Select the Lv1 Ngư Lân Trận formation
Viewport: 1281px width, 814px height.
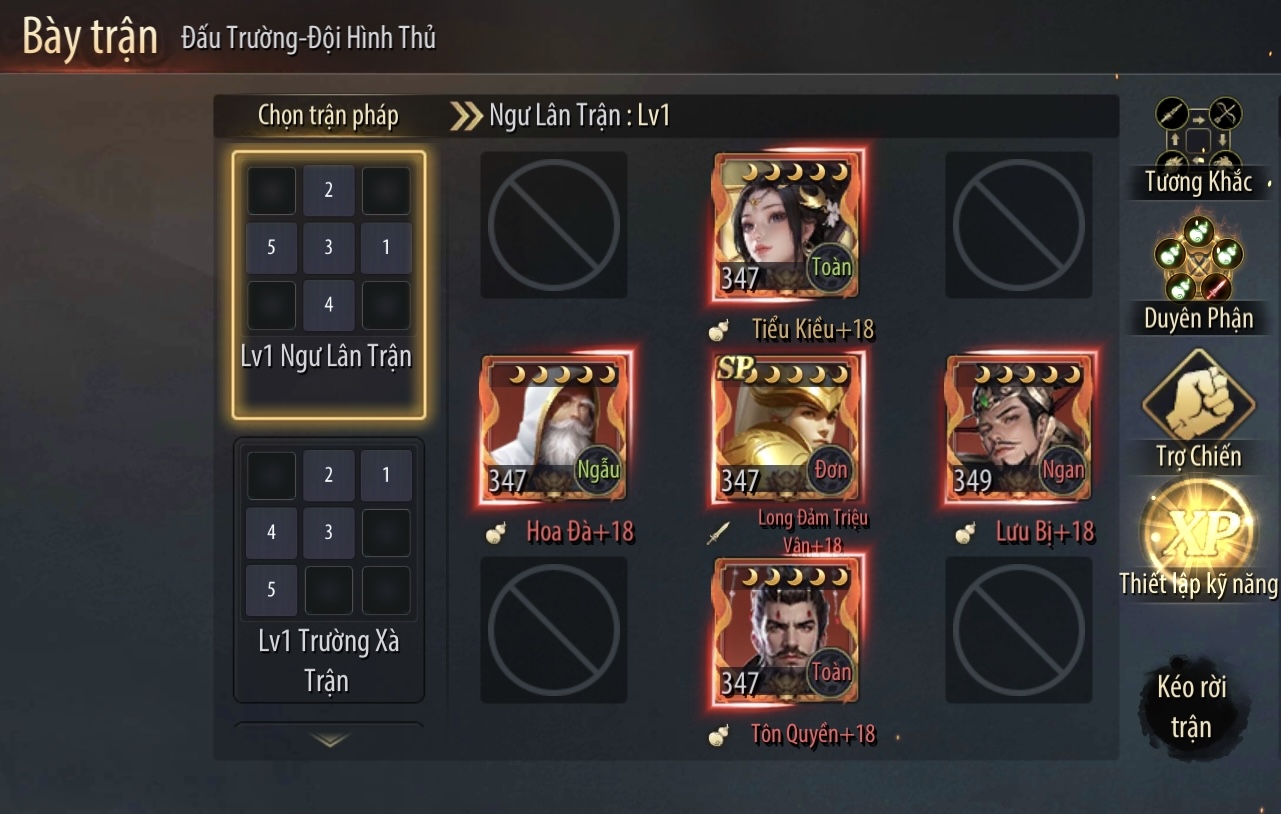click(329, 284)
